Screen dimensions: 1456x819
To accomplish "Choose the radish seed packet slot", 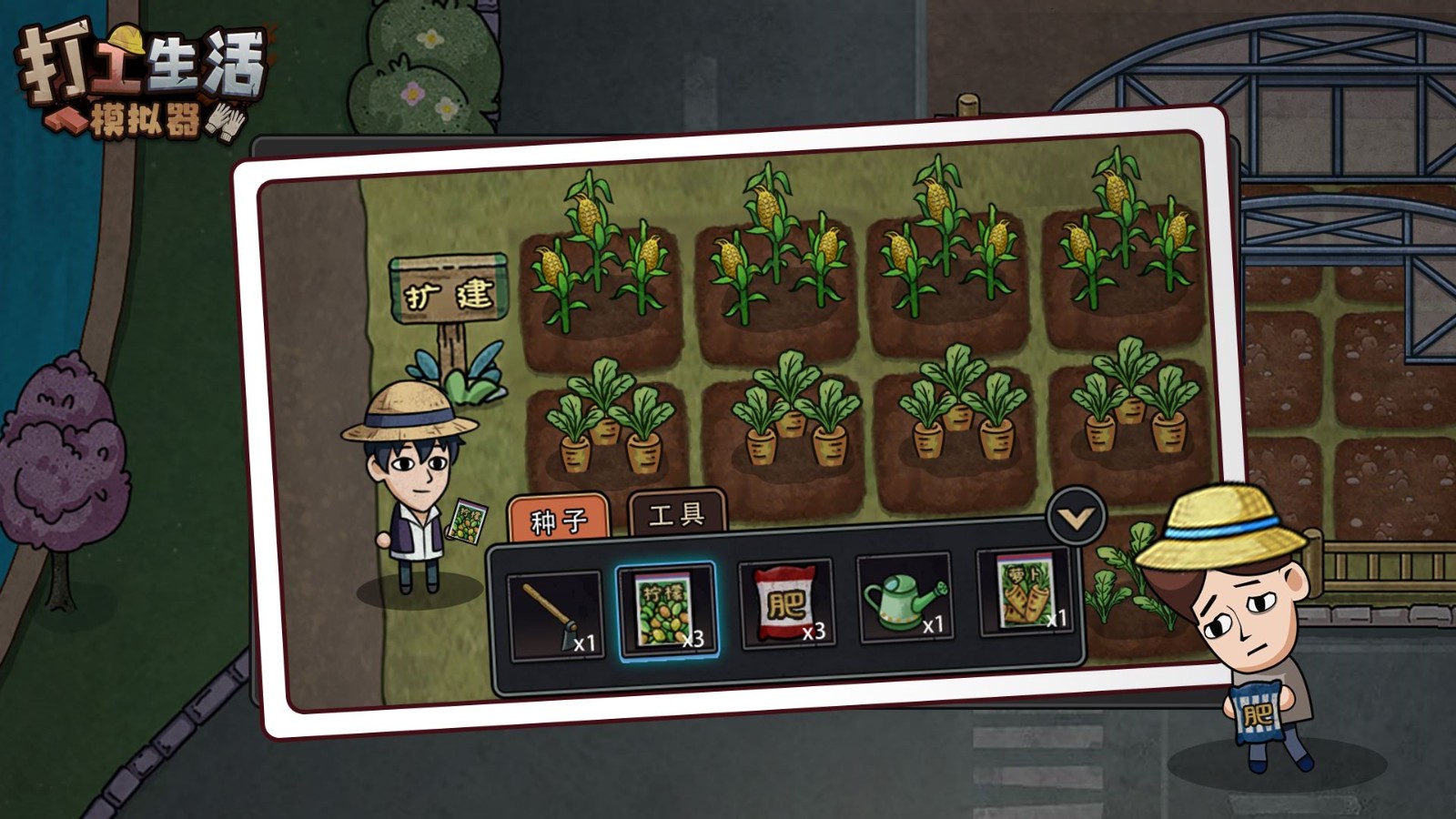I will (1024, 592).
